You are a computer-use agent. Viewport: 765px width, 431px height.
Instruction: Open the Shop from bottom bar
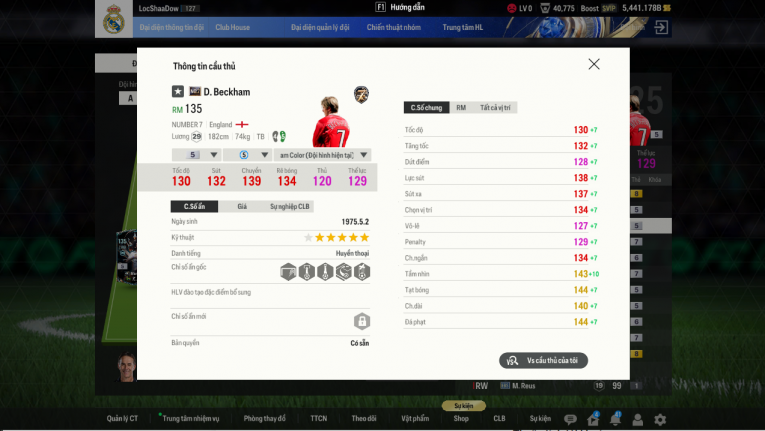point(461,419)
